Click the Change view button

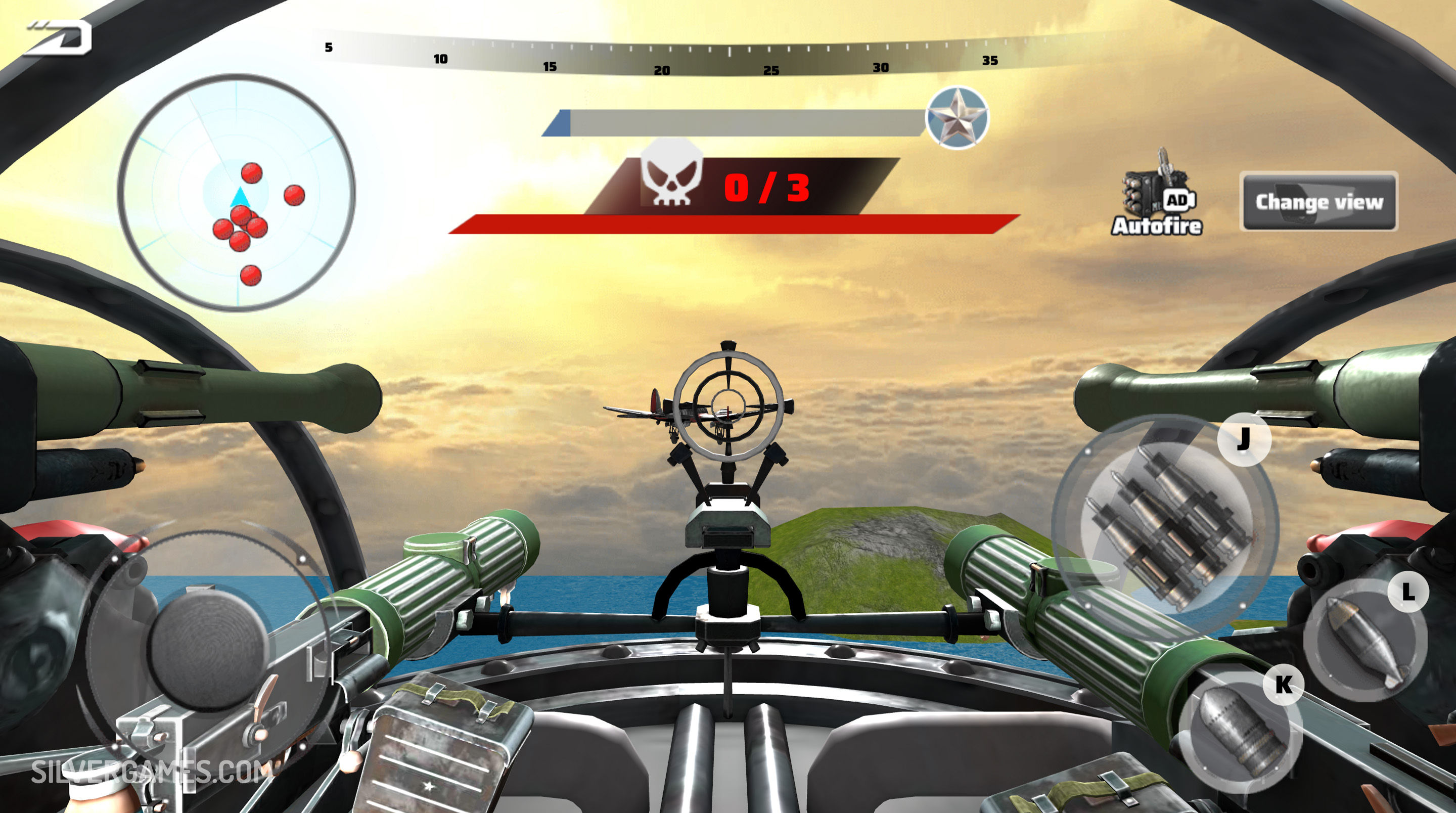(1318, 201)
